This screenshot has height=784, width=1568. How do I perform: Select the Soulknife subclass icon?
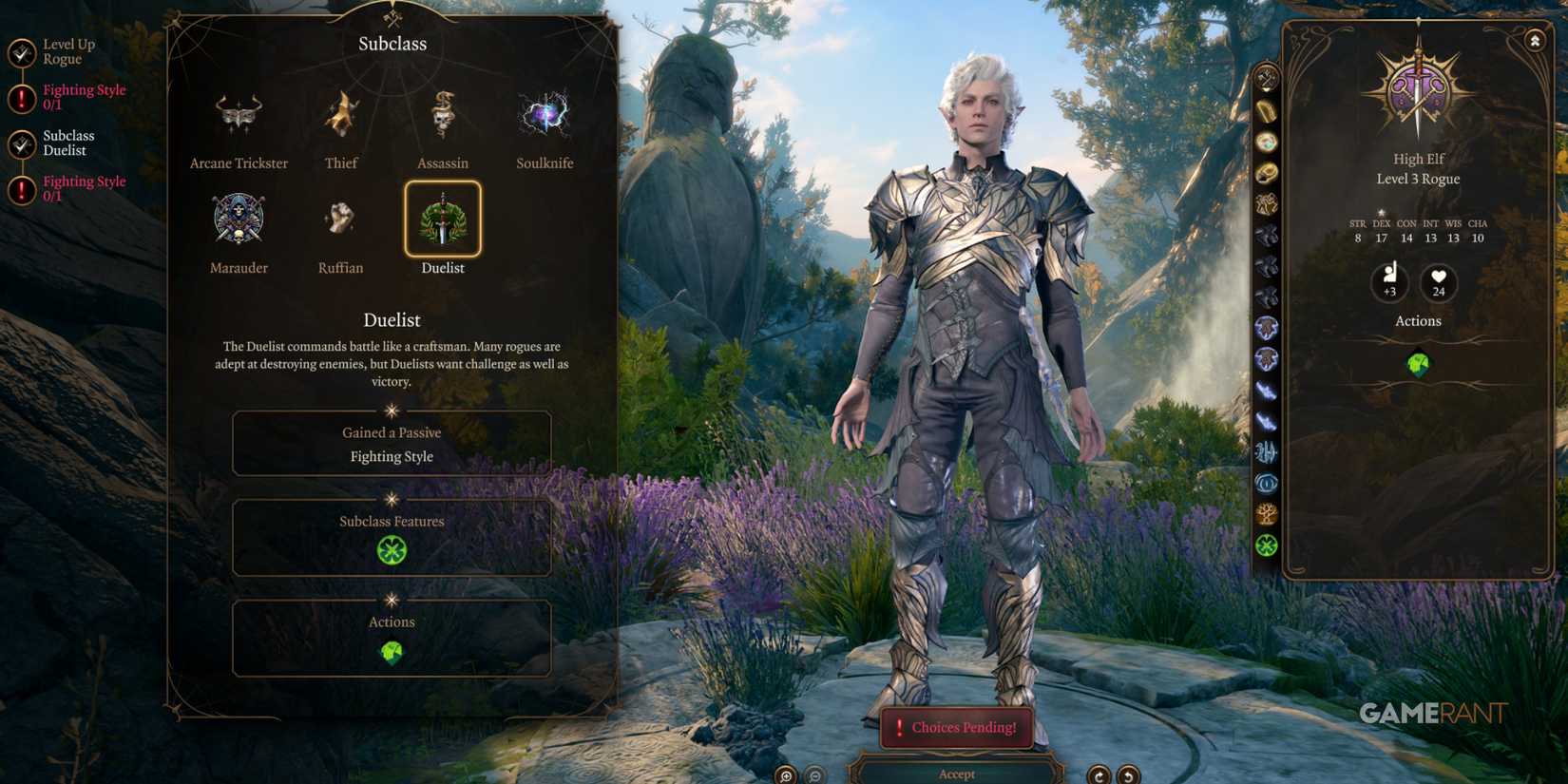[545, 112]
